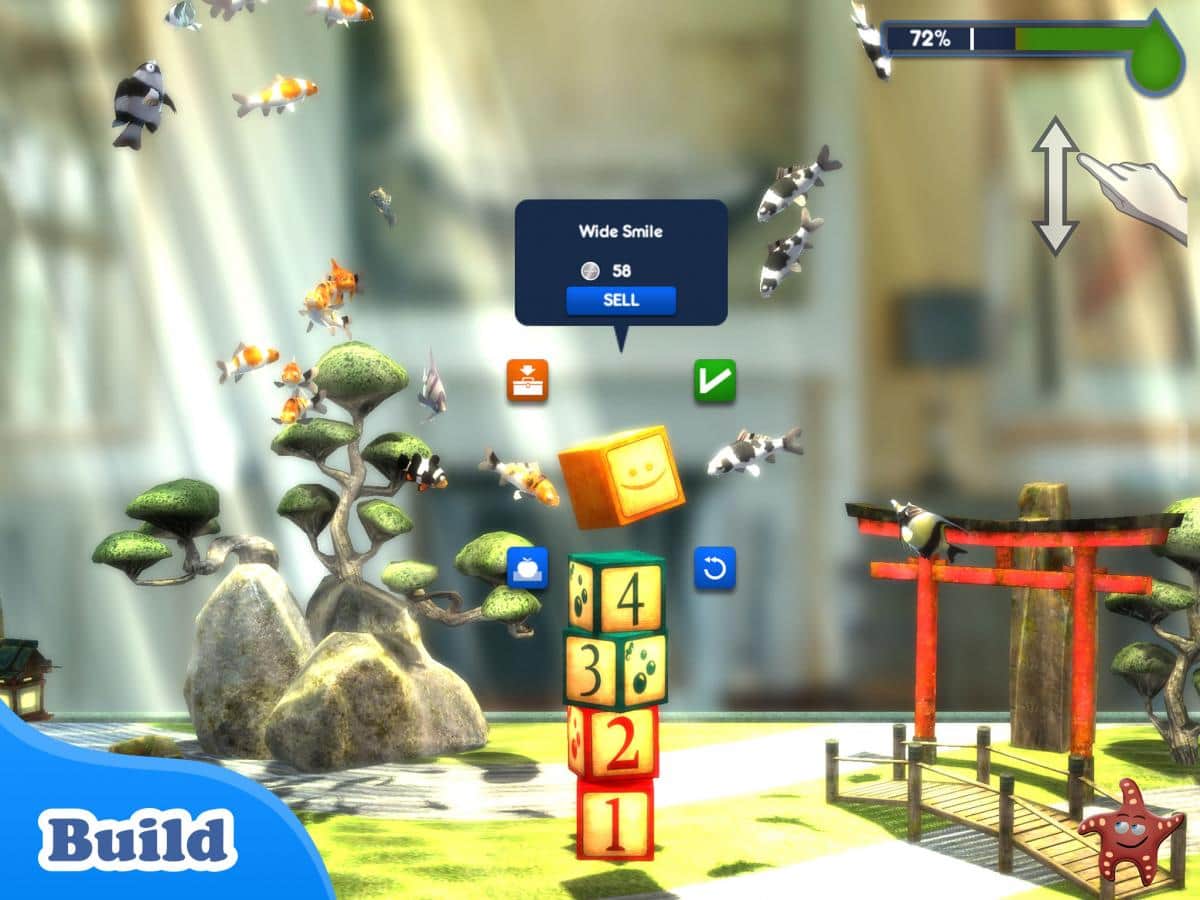
Task: Select the orange smiley face block
Action: tap(622, 476)
